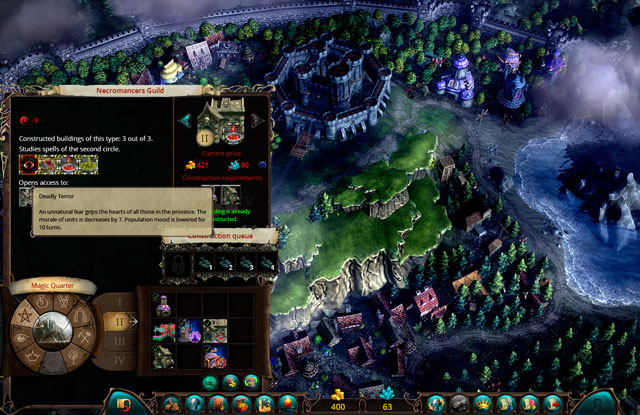Switch to tier III buildings tab
This screenshot has height=415, width=640.
tap(121, 340)
